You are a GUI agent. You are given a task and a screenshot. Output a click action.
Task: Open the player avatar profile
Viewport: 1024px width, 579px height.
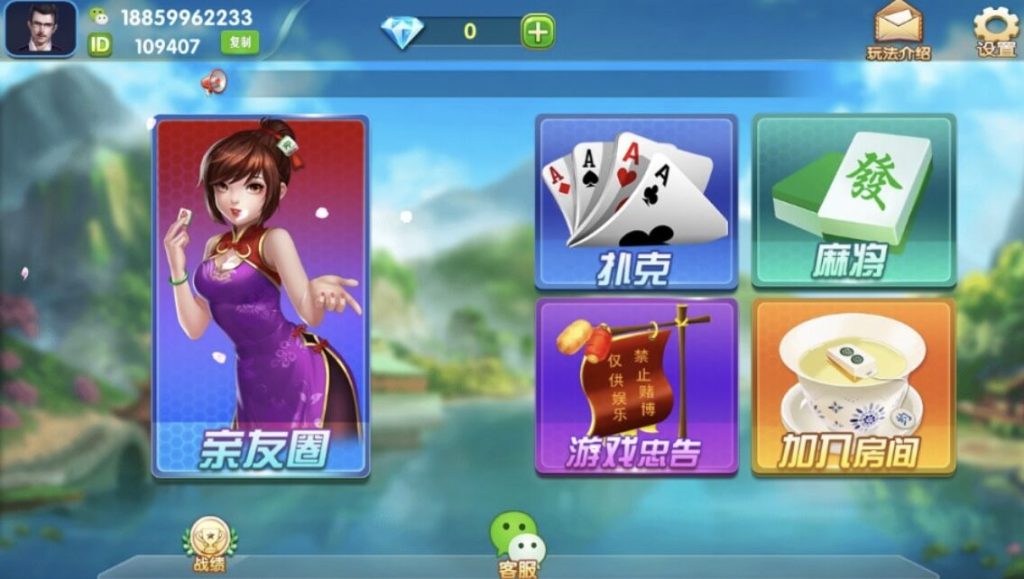(x=41, y=28)
